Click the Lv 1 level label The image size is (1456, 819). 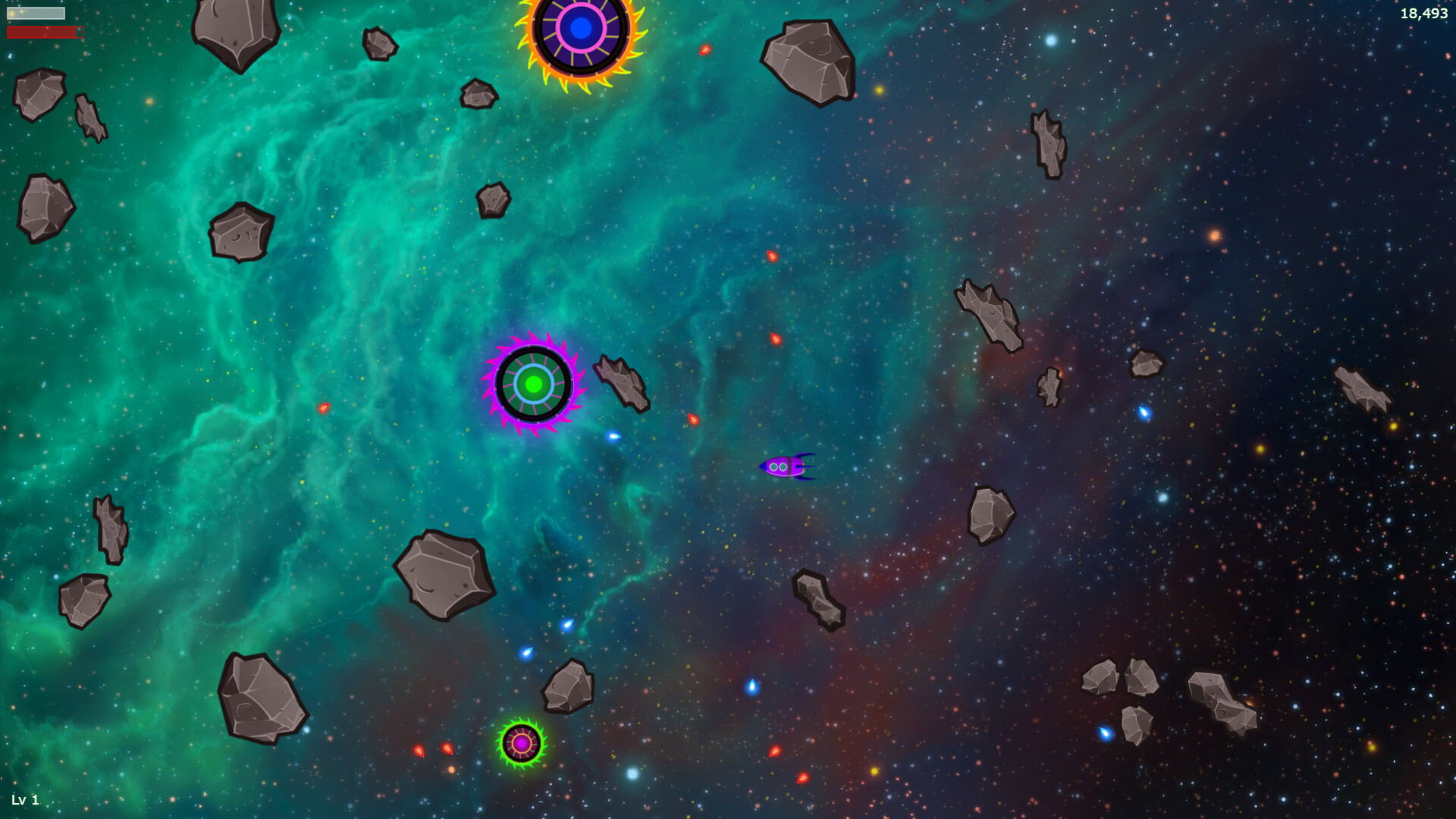(x=25, y=799)
